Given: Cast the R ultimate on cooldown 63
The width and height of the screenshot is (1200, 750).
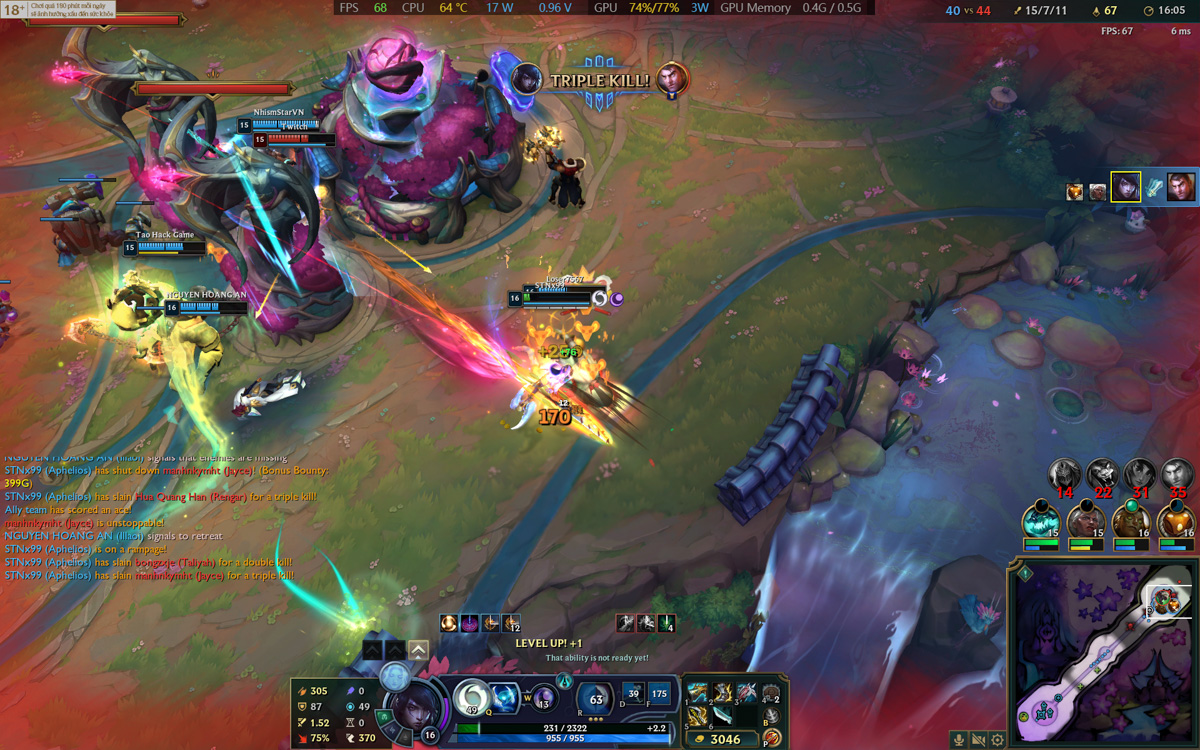Looking at the screenshot, I should [x=596, y=698].
